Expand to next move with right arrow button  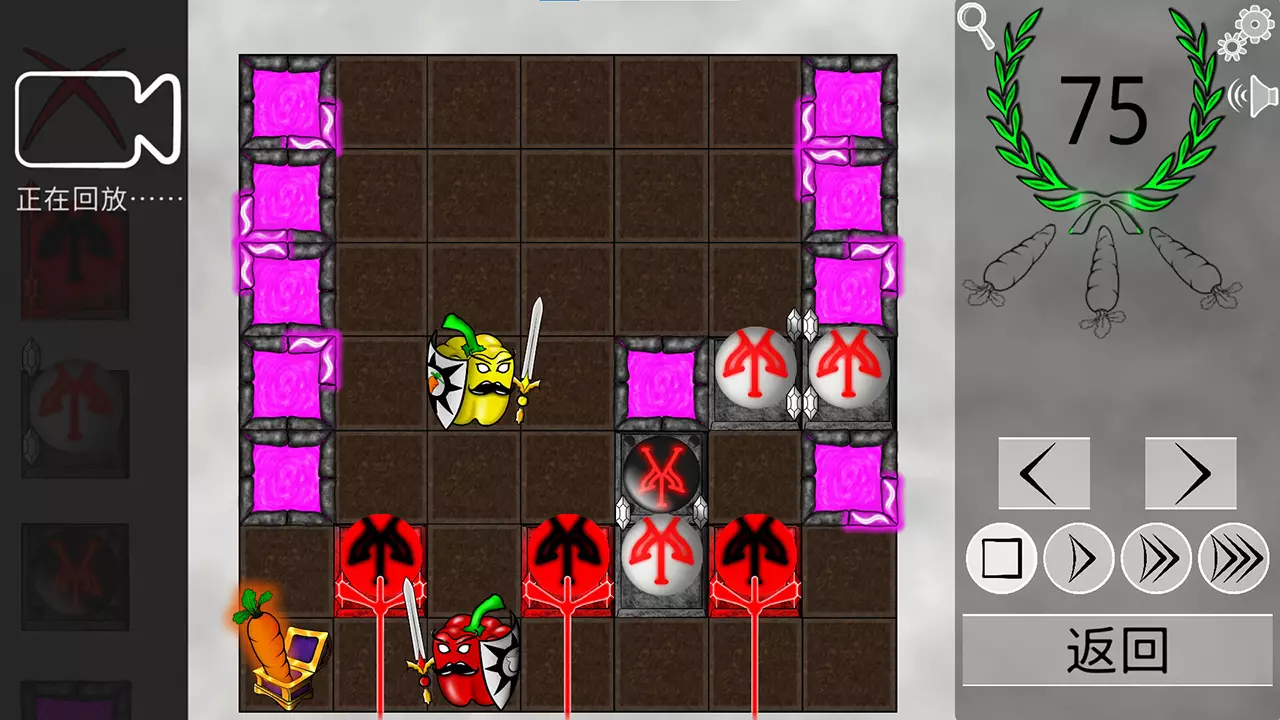1190,473
